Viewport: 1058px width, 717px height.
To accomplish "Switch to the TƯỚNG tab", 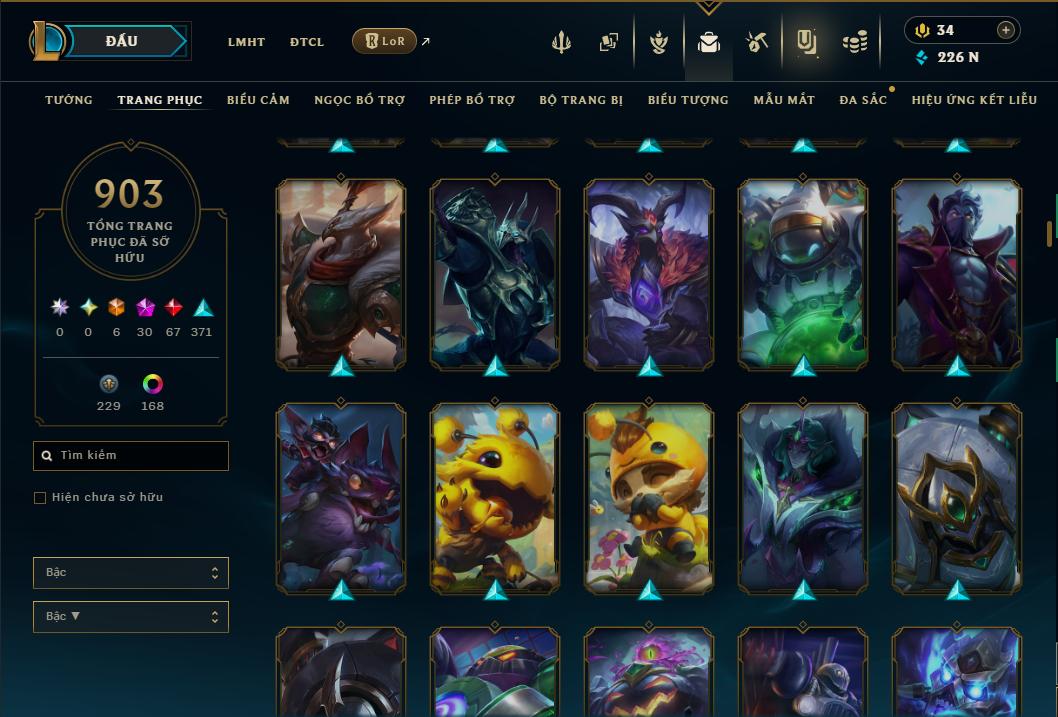I will (x=69, y=100).
